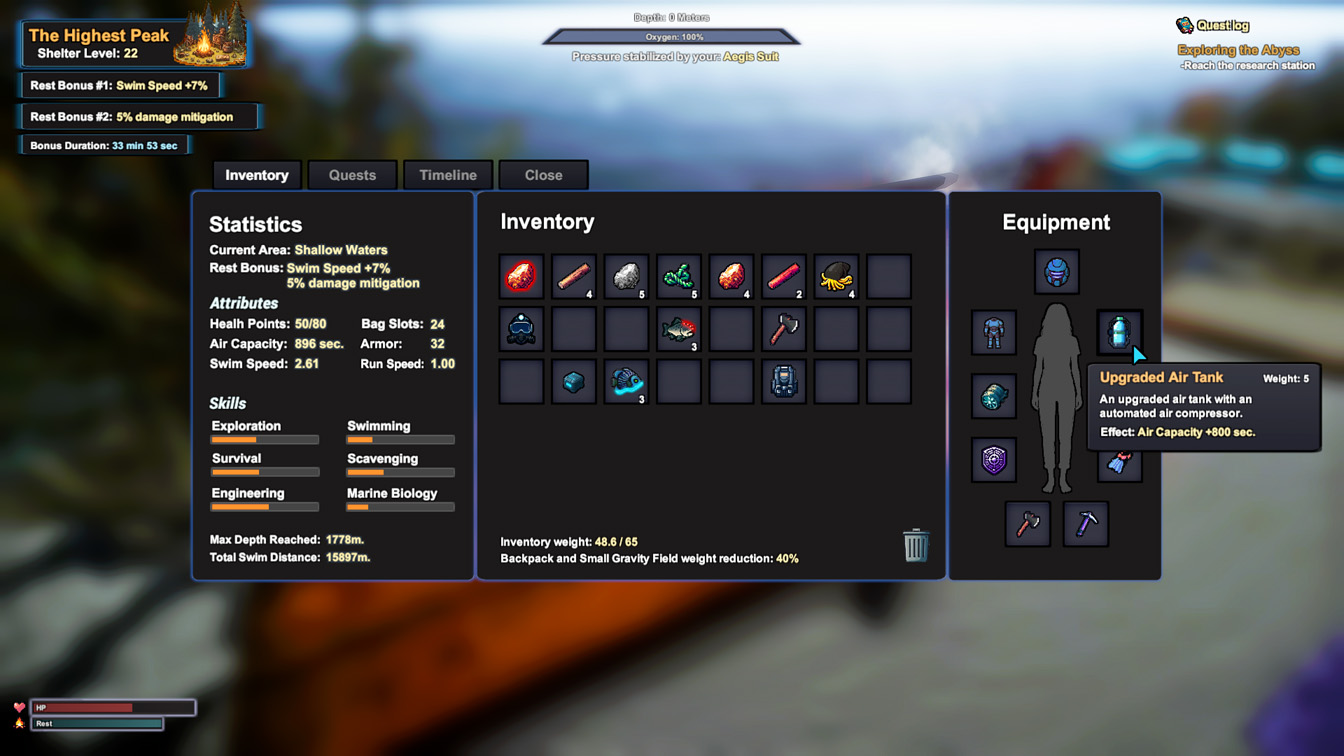Select the glowing red ore in the inventory
Screen dimensions: 1344x756
[521, 277]
